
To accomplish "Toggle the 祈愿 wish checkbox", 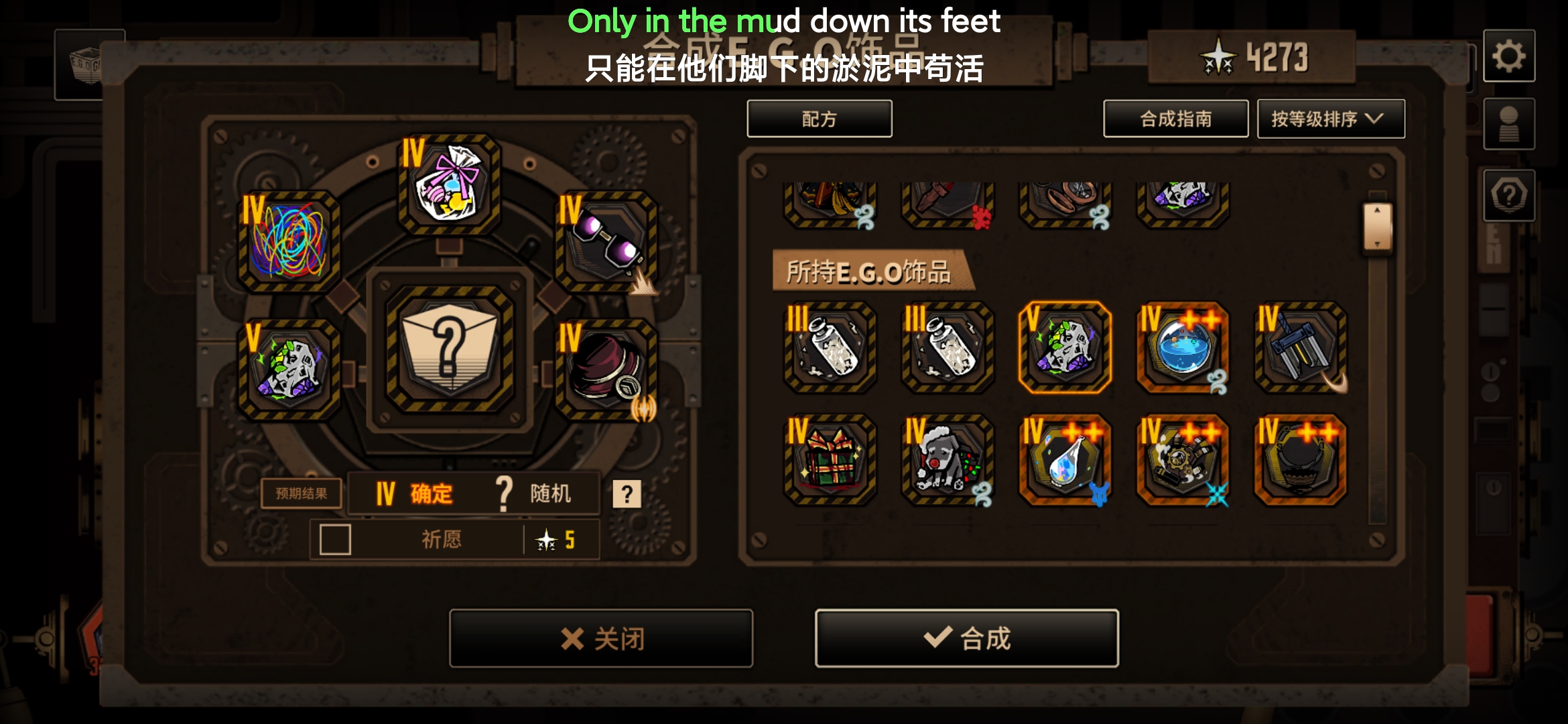I will pos(335,540).
